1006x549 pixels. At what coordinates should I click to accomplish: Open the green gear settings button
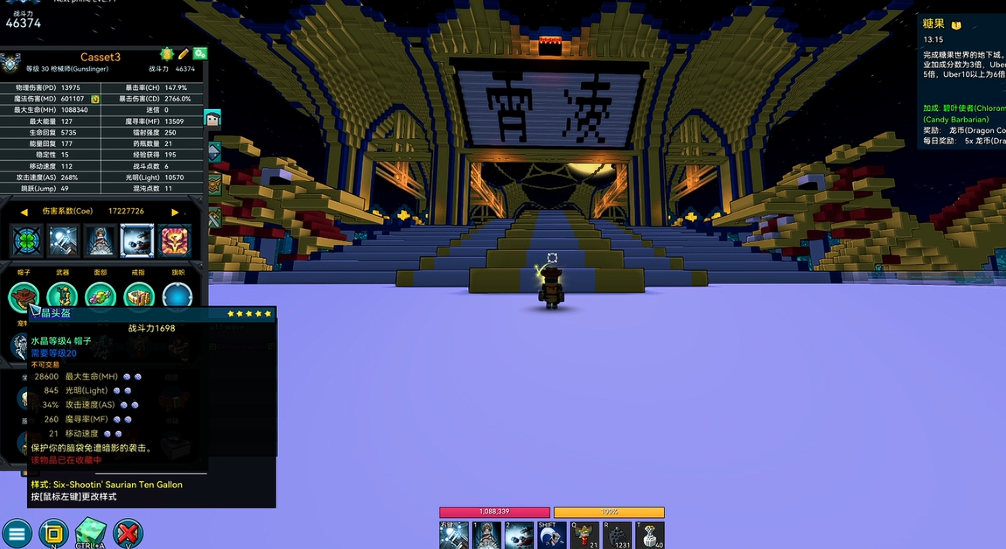[x=200, y=54]
